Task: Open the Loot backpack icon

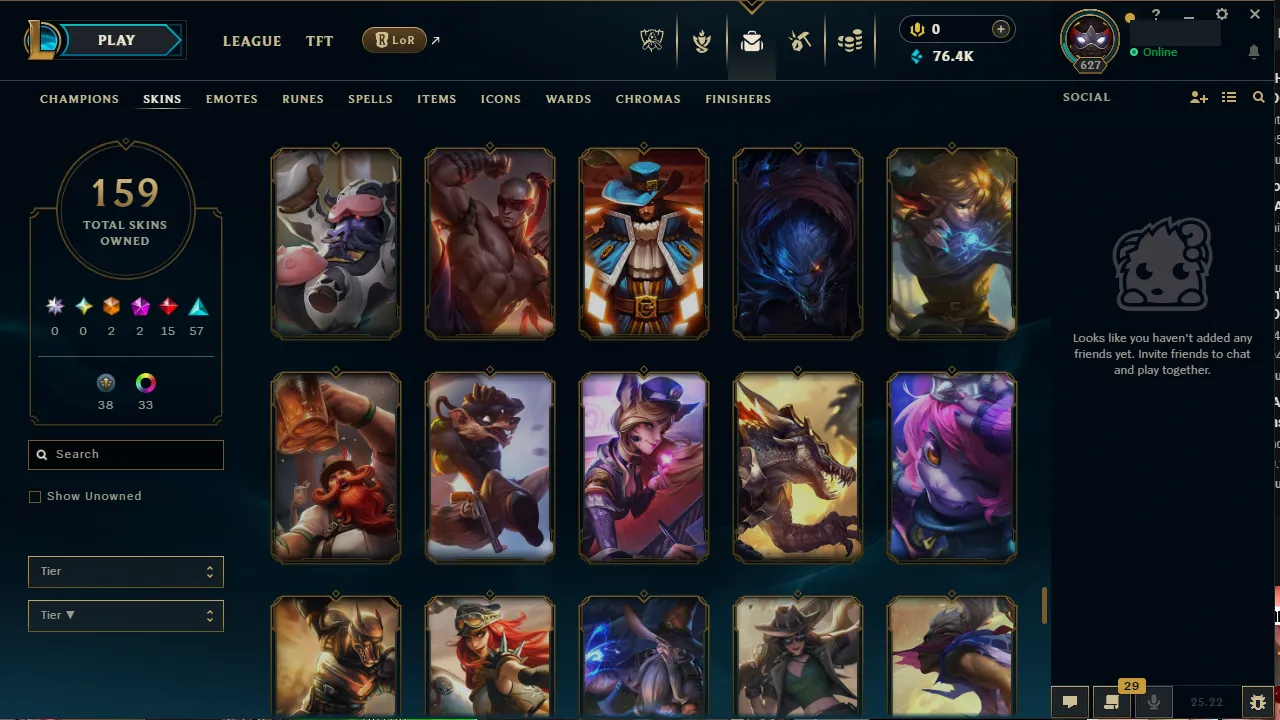Action: (751, 41)
